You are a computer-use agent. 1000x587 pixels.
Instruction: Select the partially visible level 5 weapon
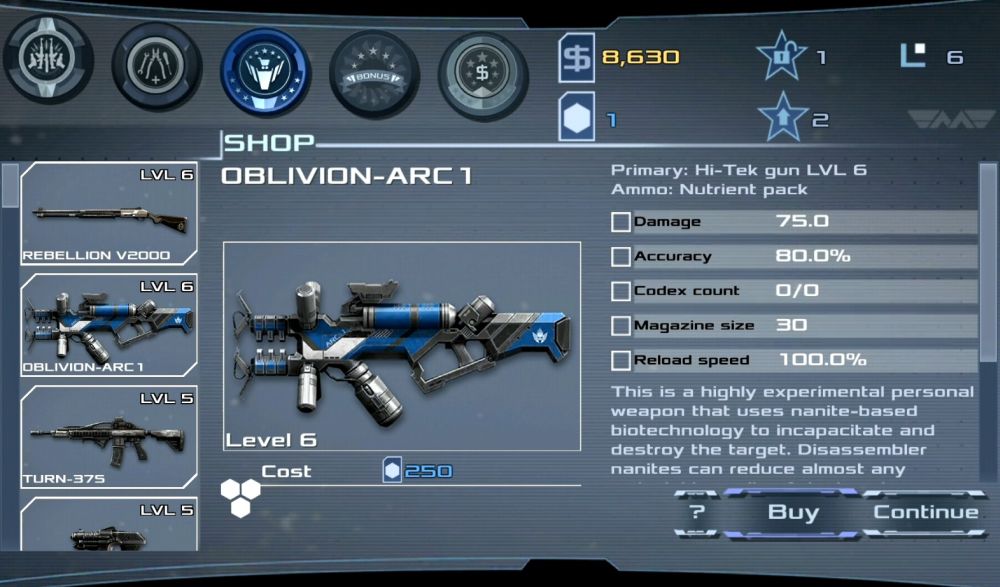[109, 527]
